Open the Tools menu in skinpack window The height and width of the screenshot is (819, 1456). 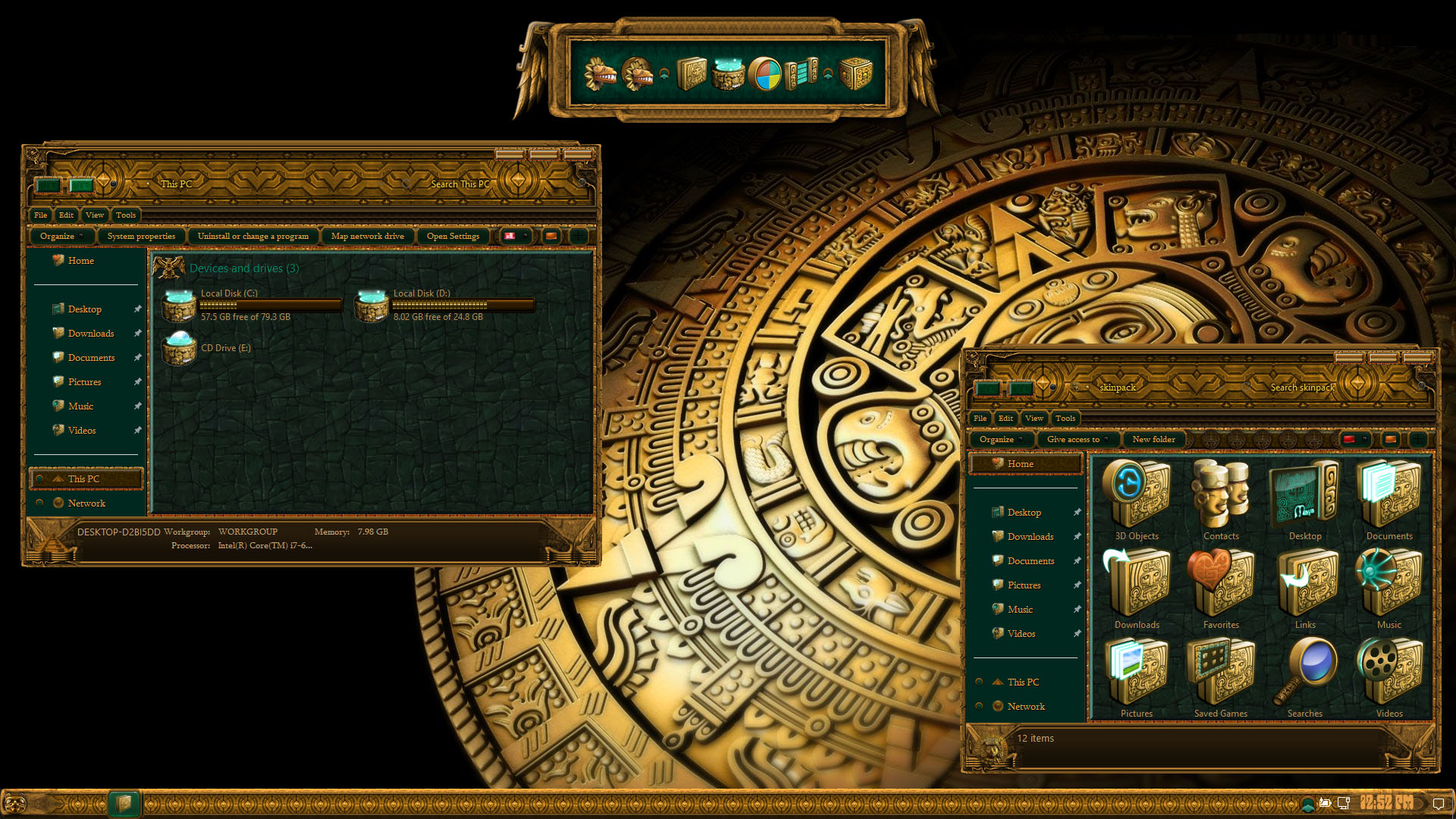click(1065, 418)
